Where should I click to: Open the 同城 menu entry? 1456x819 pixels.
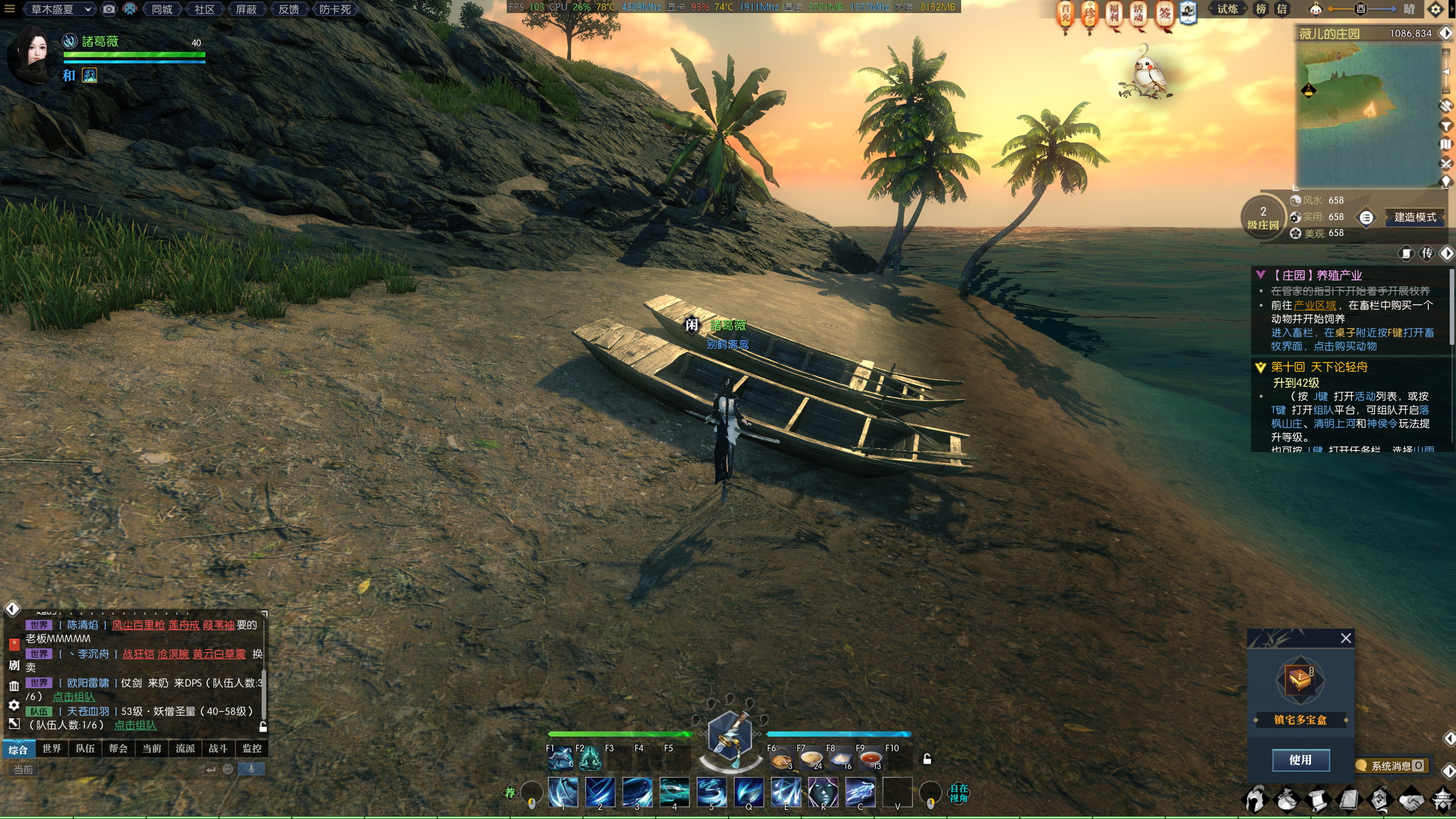[x=162, y=9]
